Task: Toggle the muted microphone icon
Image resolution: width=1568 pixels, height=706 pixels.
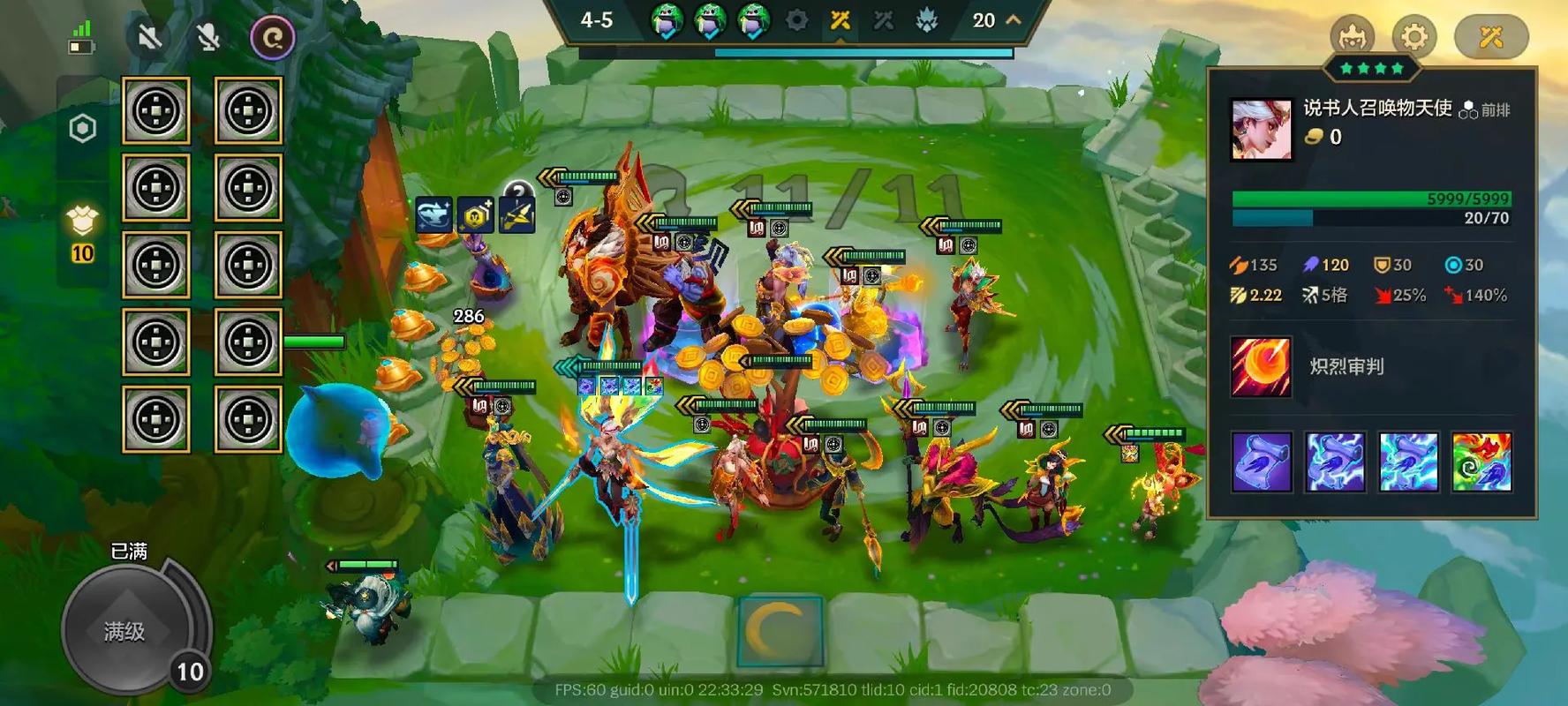Action: [208, 38]
